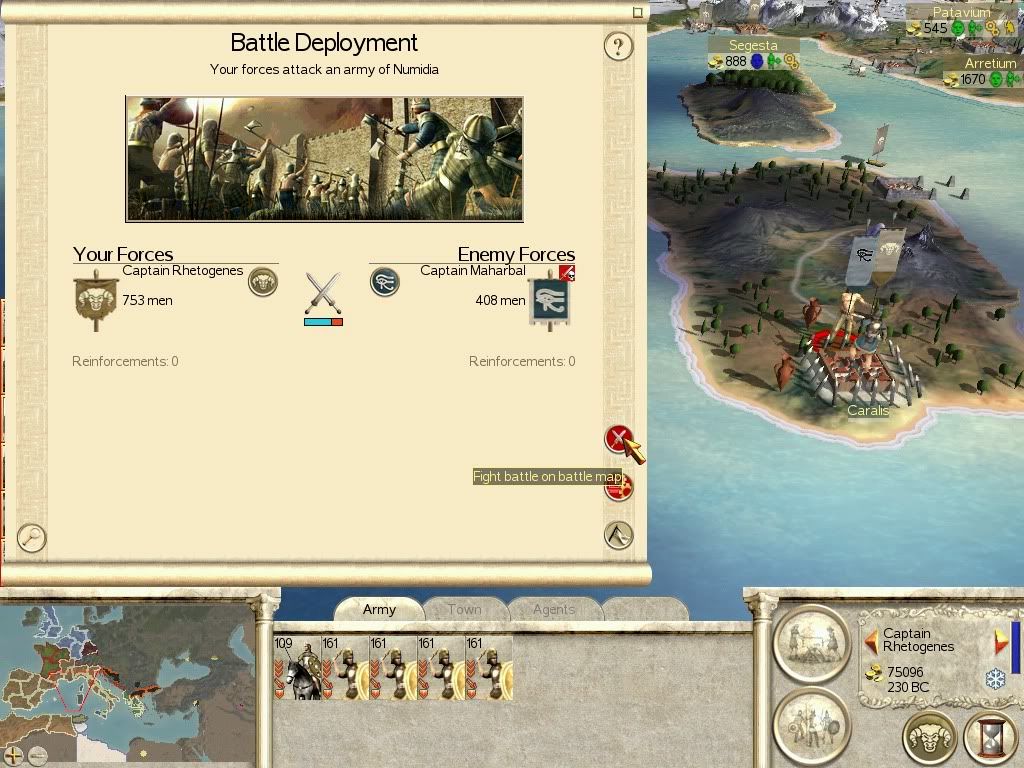Auto-resolve the battle with the gears button
The width and height of the screenshot is (1024, 768).
point(620,487)
